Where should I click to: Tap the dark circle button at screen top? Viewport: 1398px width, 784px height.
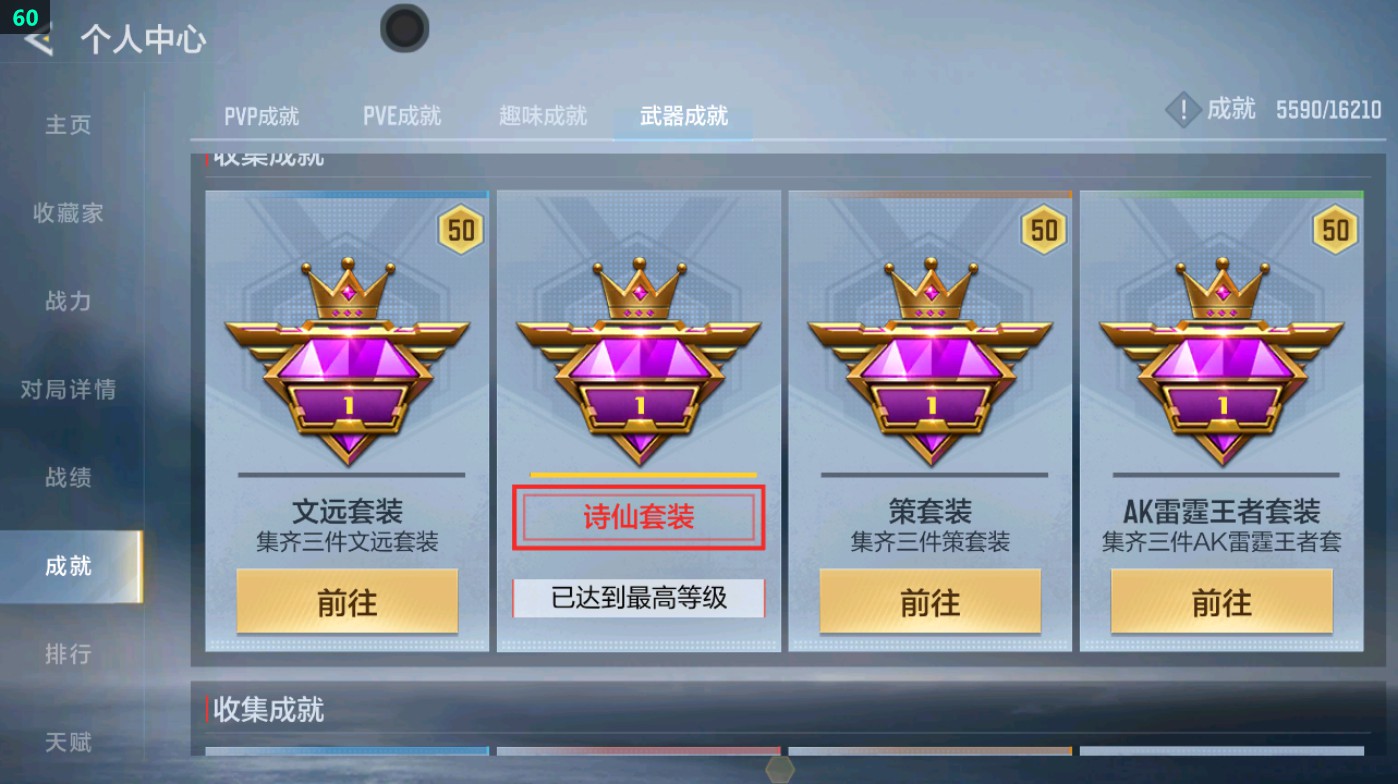[x=404, y=29]
